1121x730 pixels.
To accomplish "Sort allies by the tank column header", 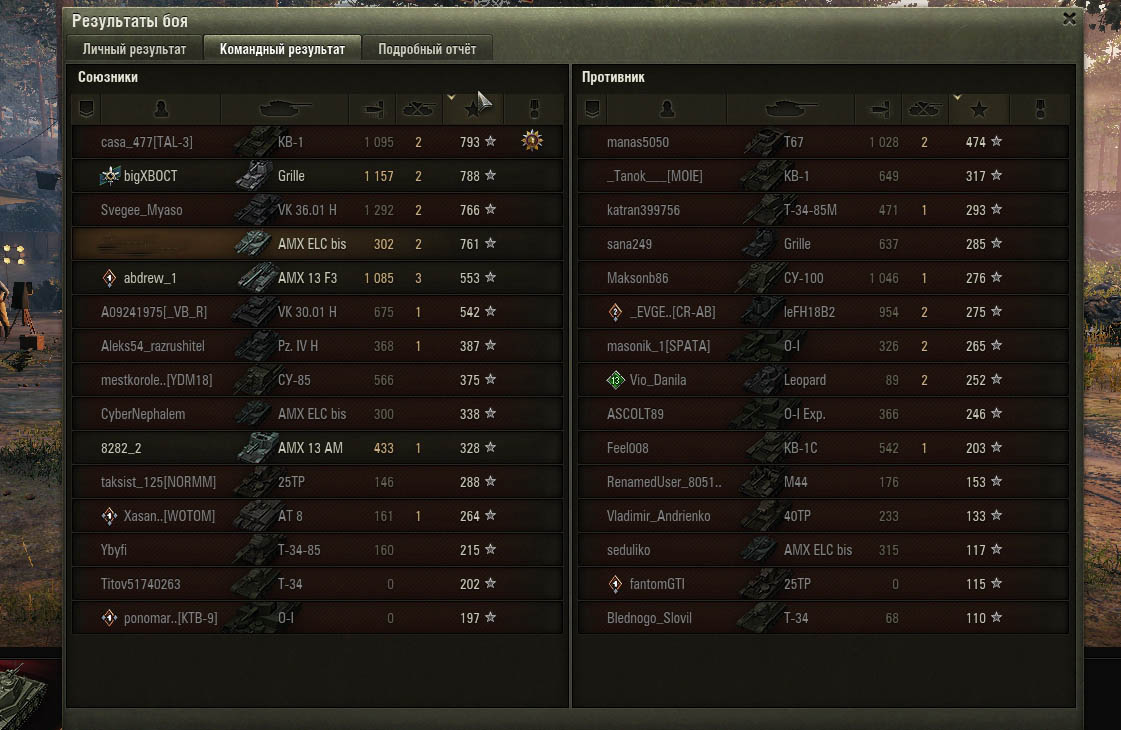I will (x=284, y=108).
